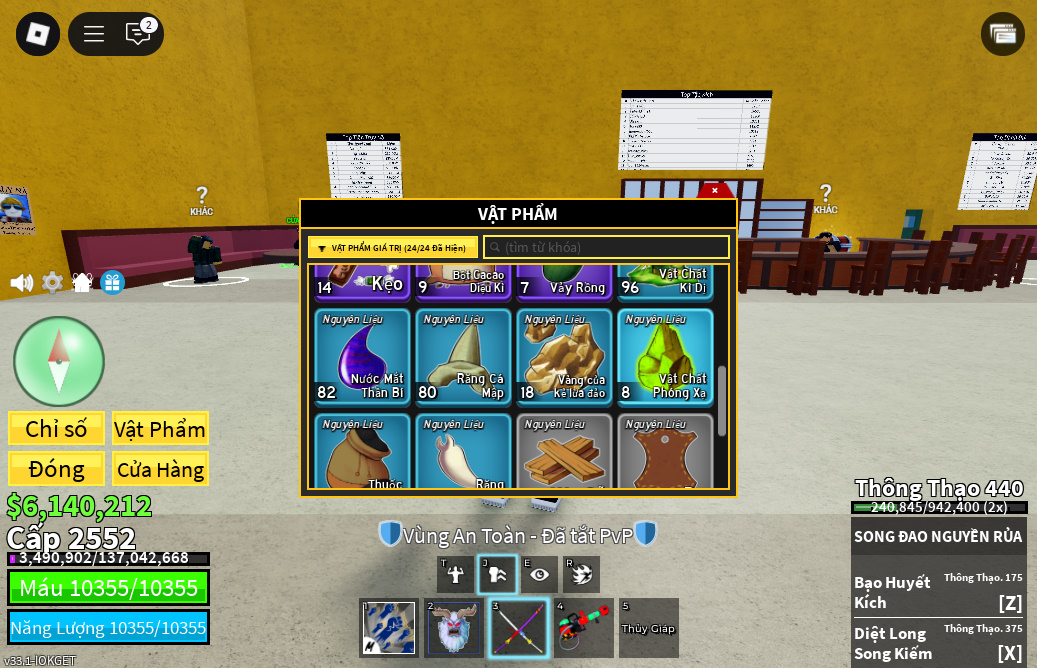Select the brown leather hide item

tap(665, 452)
